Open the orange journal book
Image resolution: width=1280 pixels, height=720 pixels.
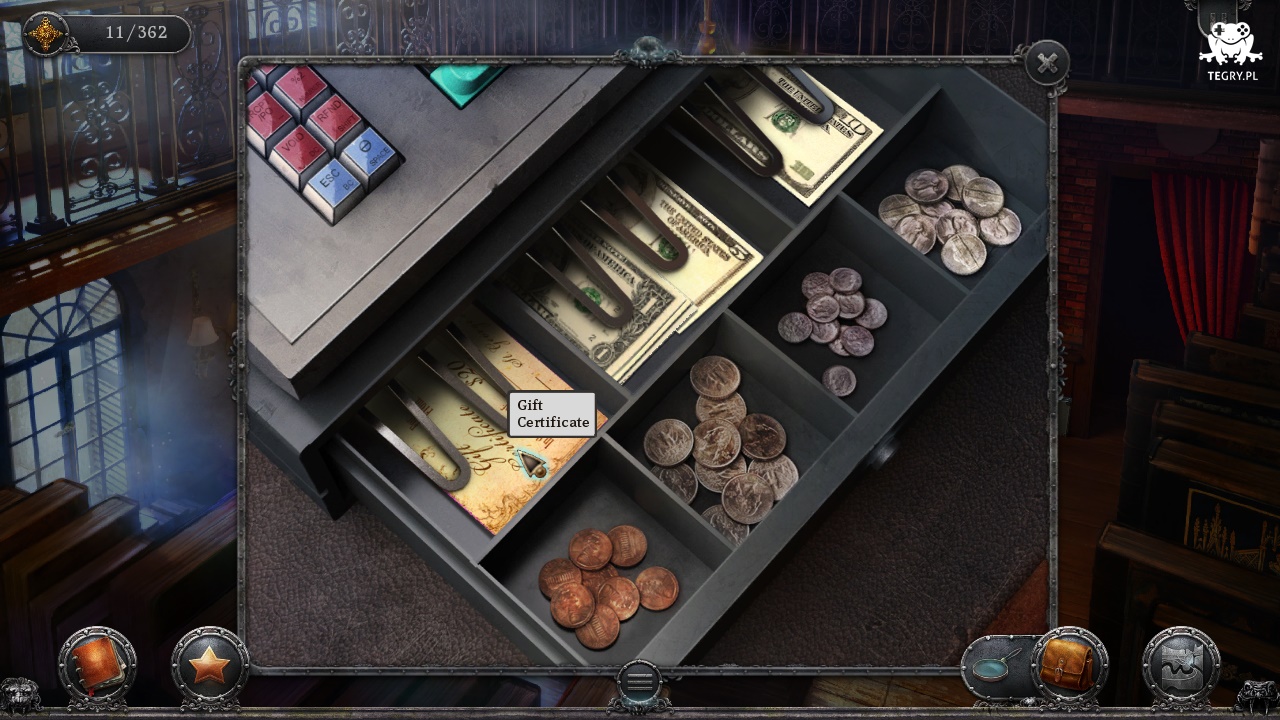[96, 664]
